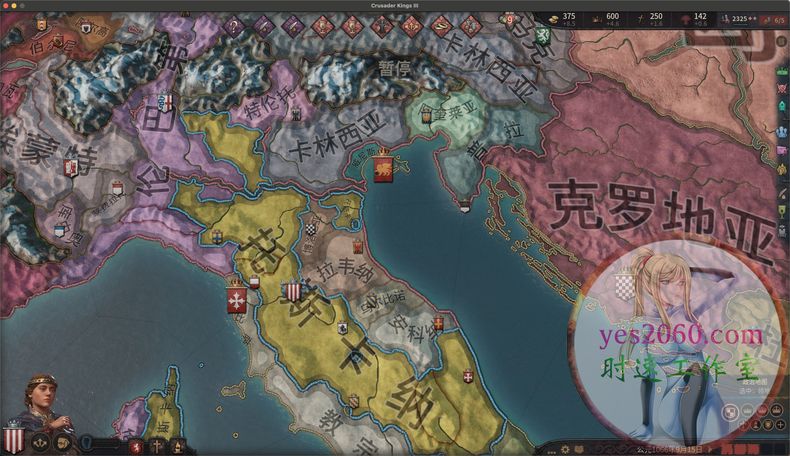Viewport: 790px width, 456px height.
Task: Click the macOS red close window button
Action: coord(7,6)
